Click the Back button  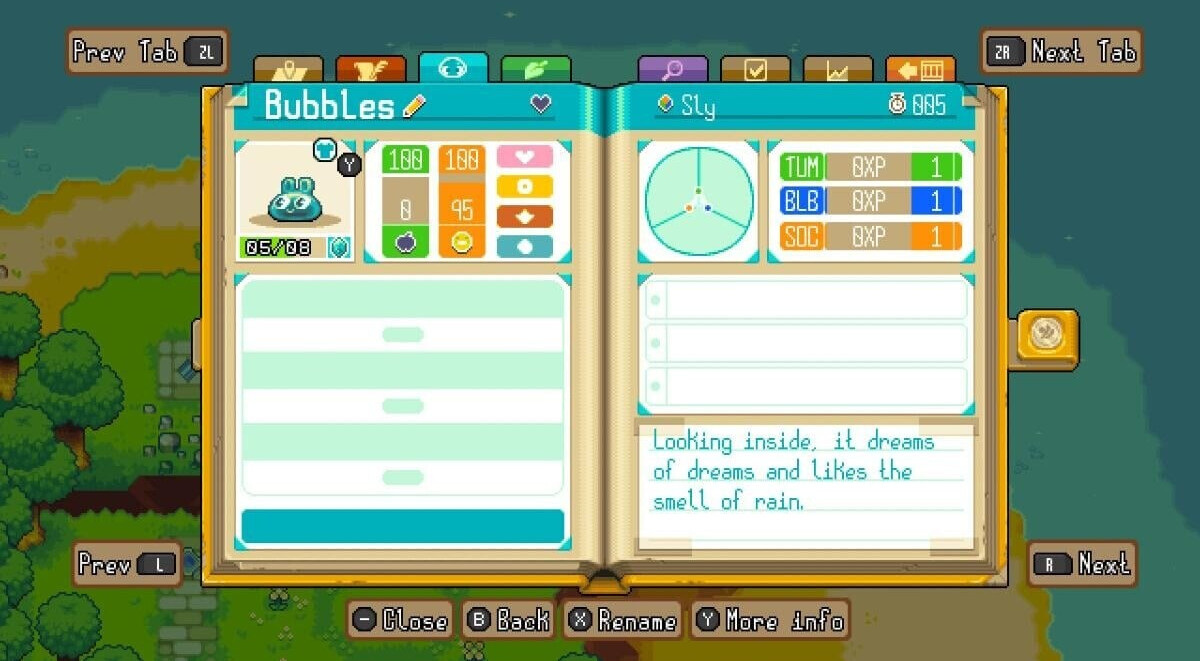click(510, 621)
